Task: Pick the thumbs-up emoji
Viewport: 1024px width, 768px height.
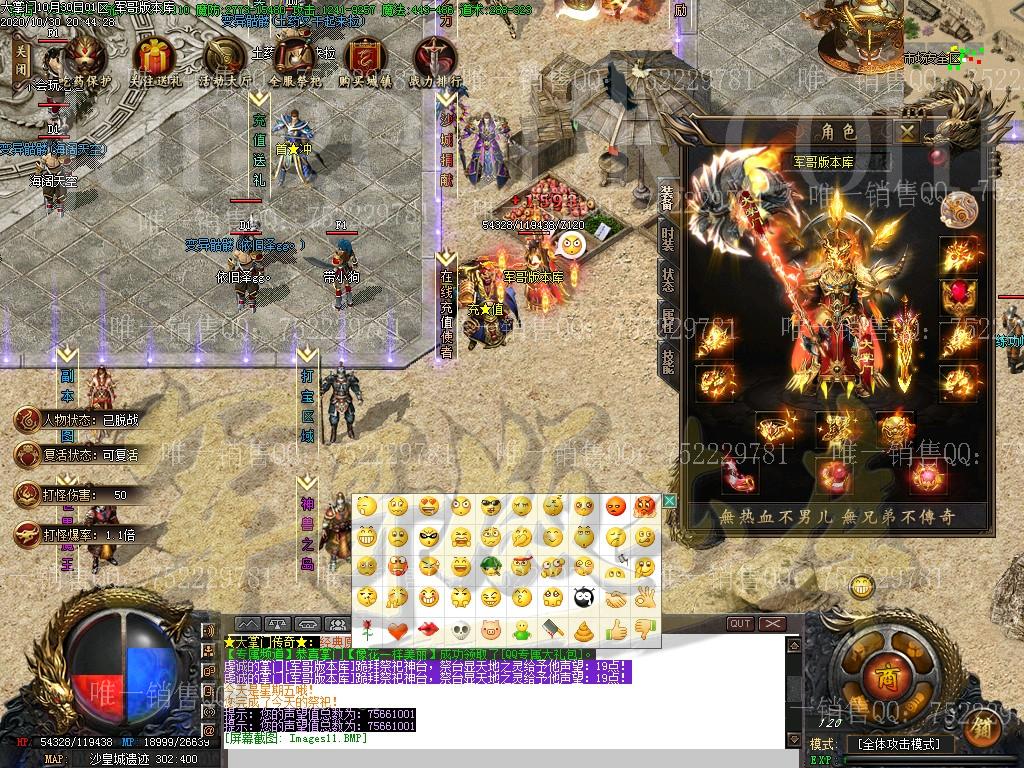Action: pyautogui.click(x=615, y=630)
